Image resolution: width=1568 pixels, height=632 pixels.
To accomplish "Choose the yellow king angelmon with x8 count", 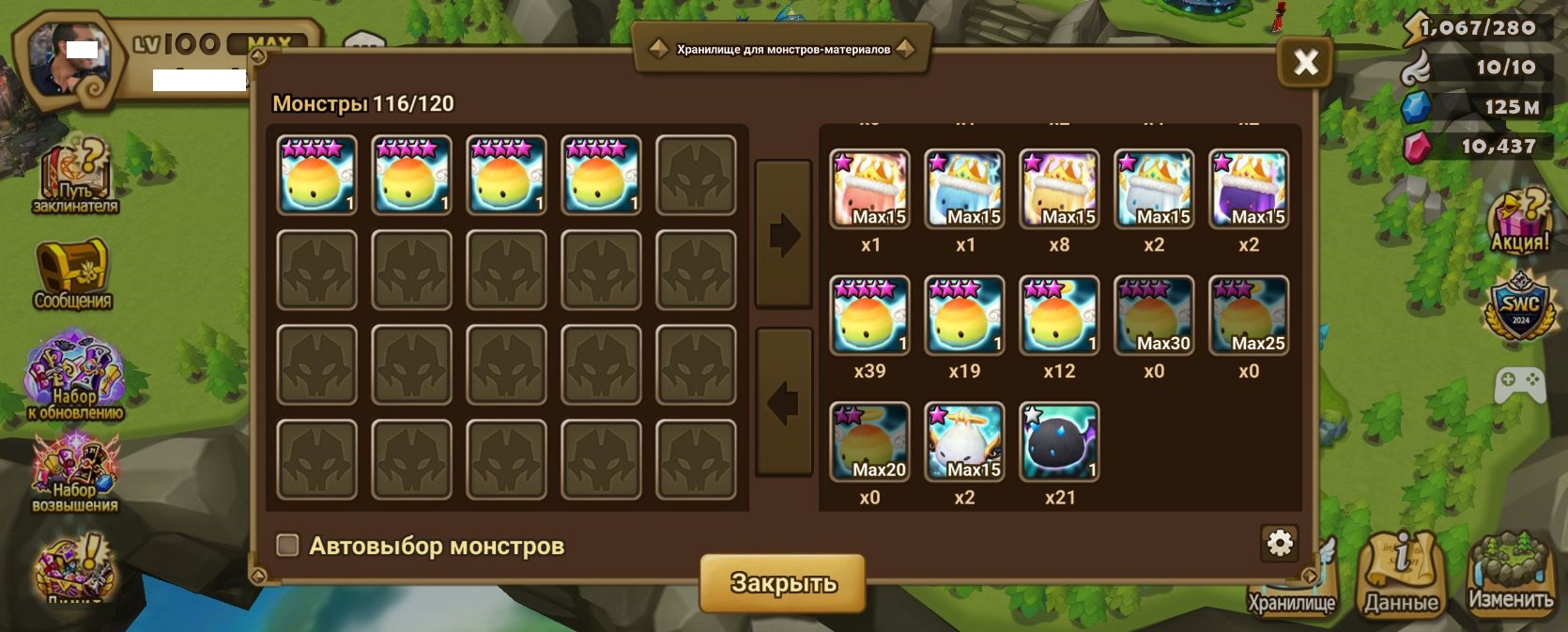I will tap(1059, 190).
